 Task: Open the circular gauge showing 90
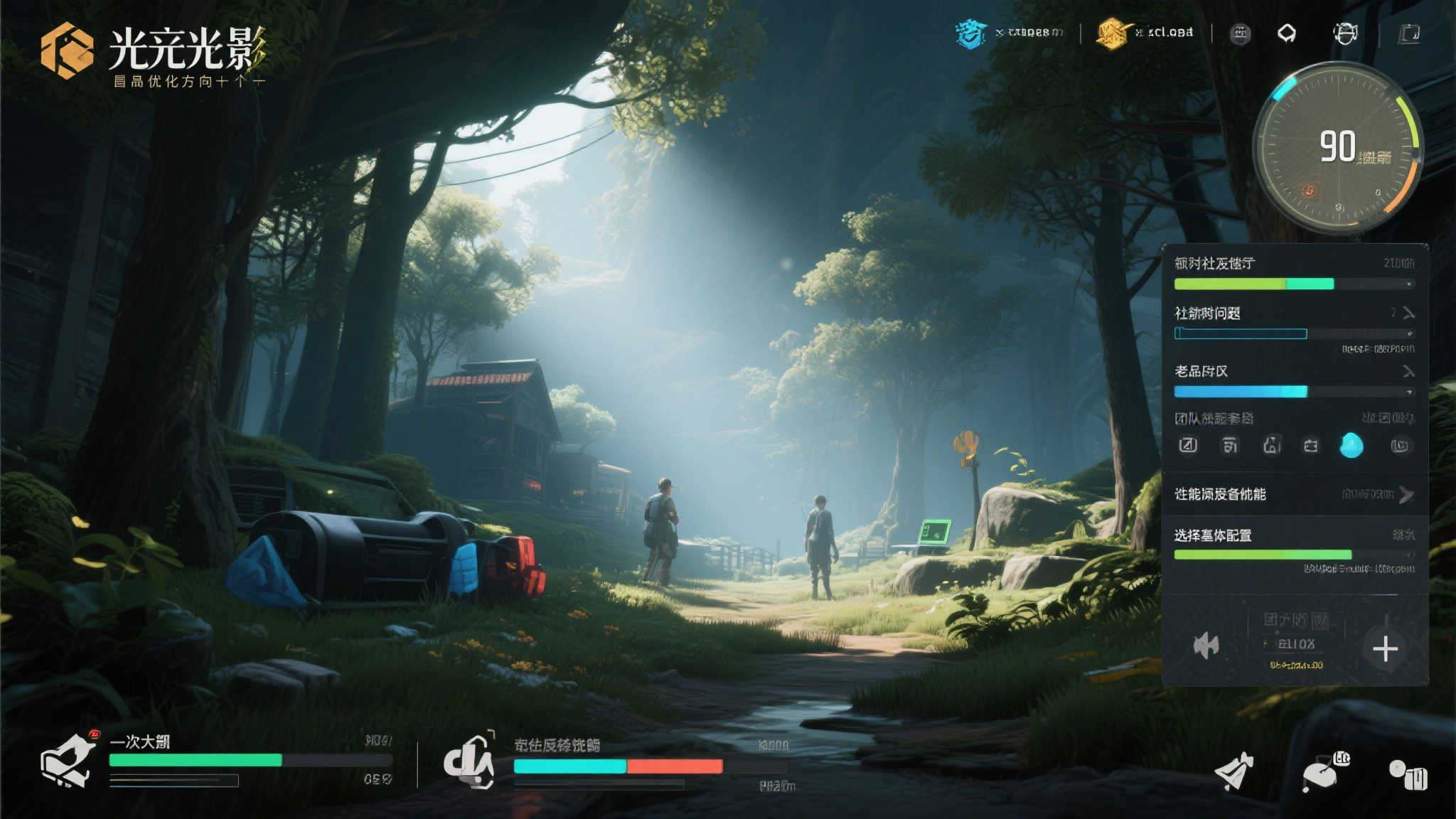(x=1337, y=147)
